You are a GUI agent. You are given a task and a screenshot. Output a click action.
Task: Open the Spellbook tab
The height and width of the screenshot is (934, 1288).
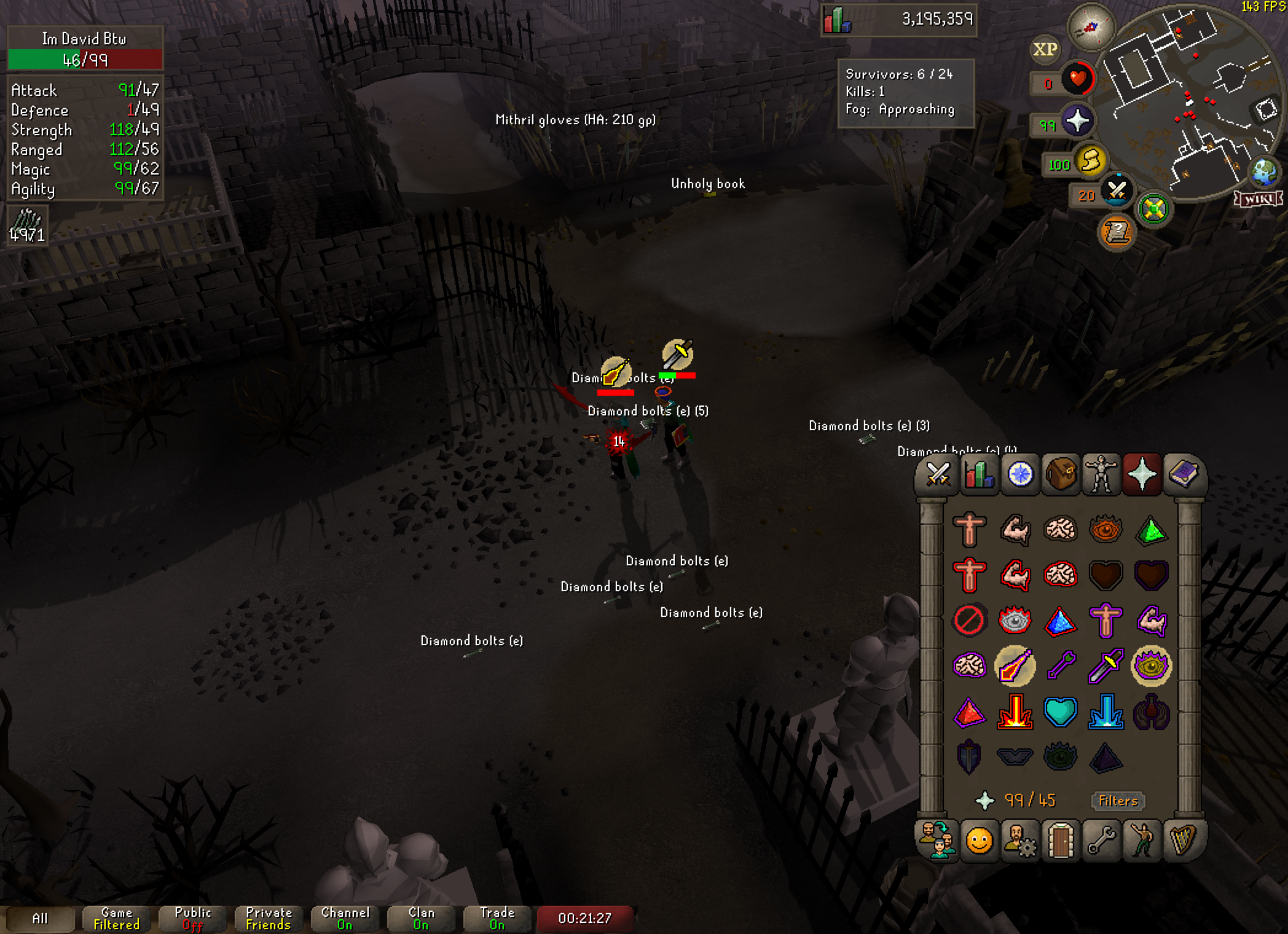(1183, 474)
